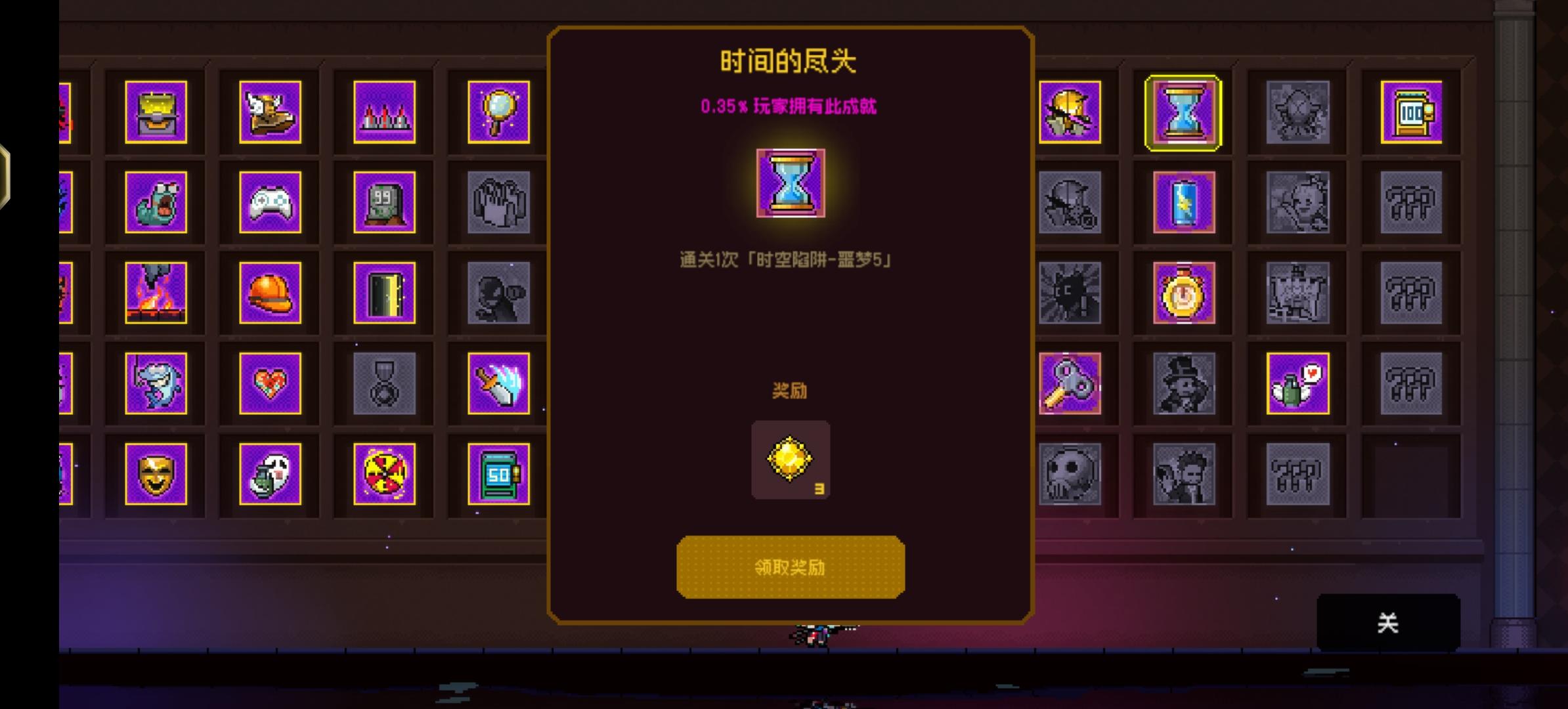Open the treasure chest achievement
Viewport: 1568px width, 709px height.
pos(158,112)
